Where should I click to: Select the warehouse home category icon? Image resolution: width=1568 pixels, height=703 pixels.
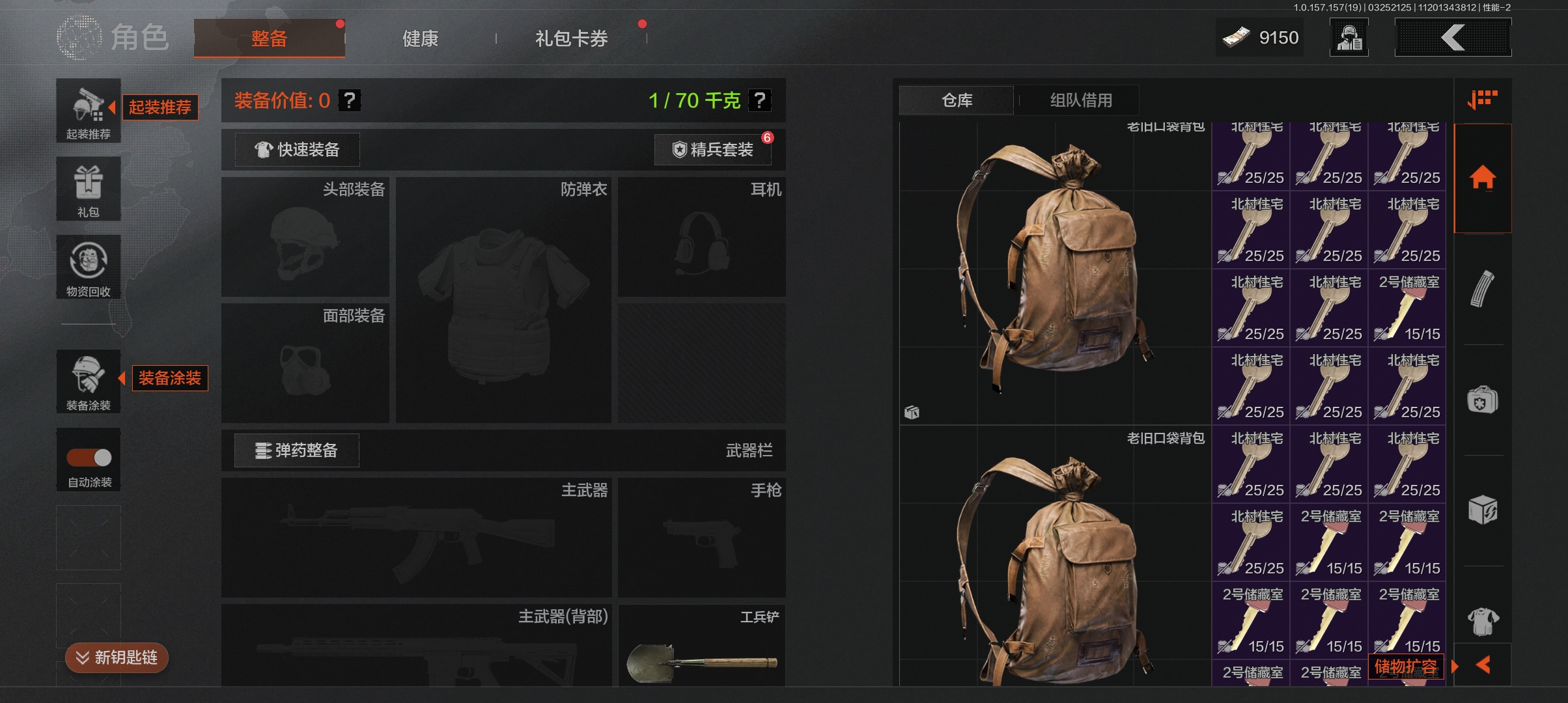click(x=1483, y=177)
